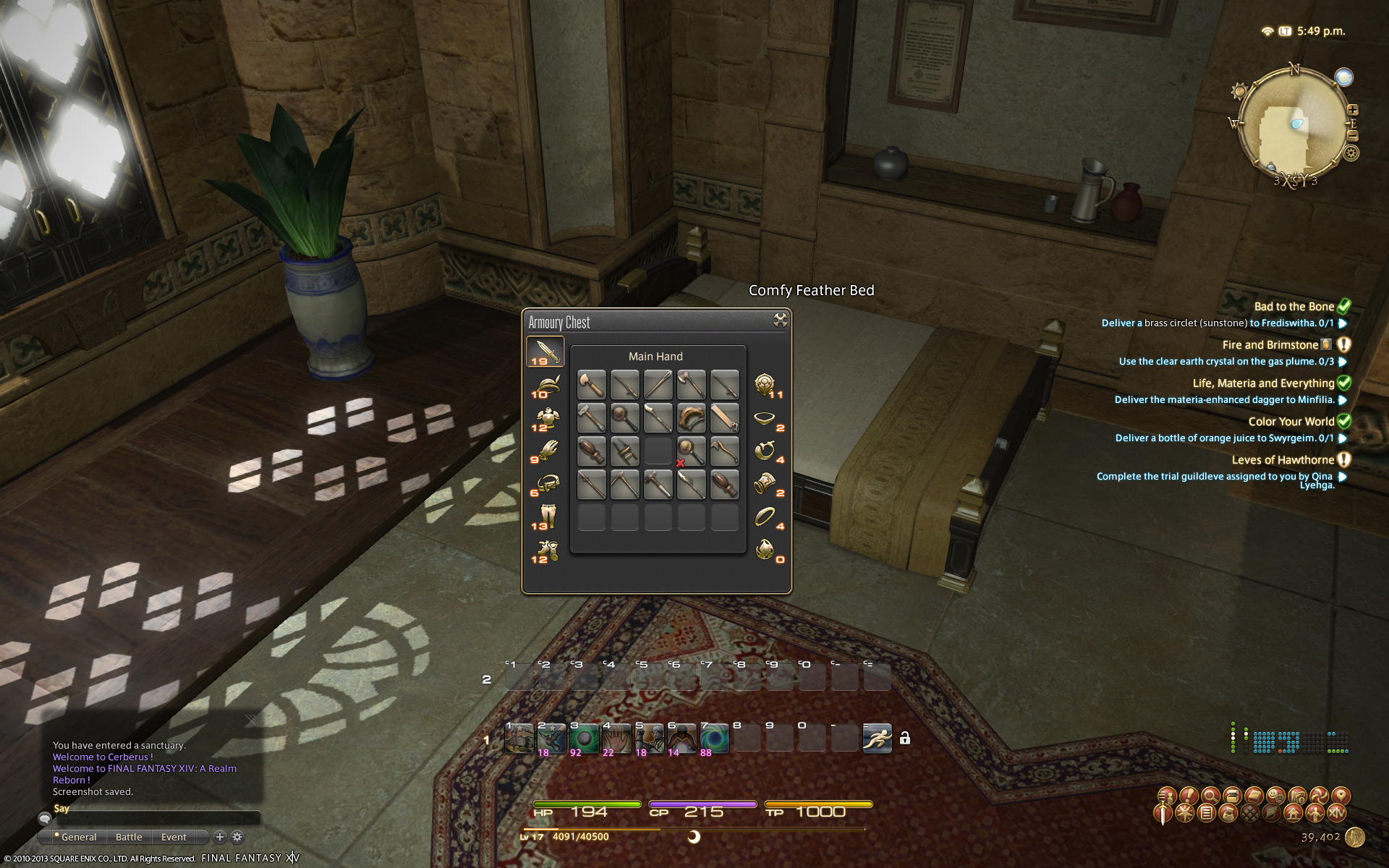Viewport: 1389px width, 868px height.
Task: Open the XIV system menu icon
Action: click(x=1337, y=813)
